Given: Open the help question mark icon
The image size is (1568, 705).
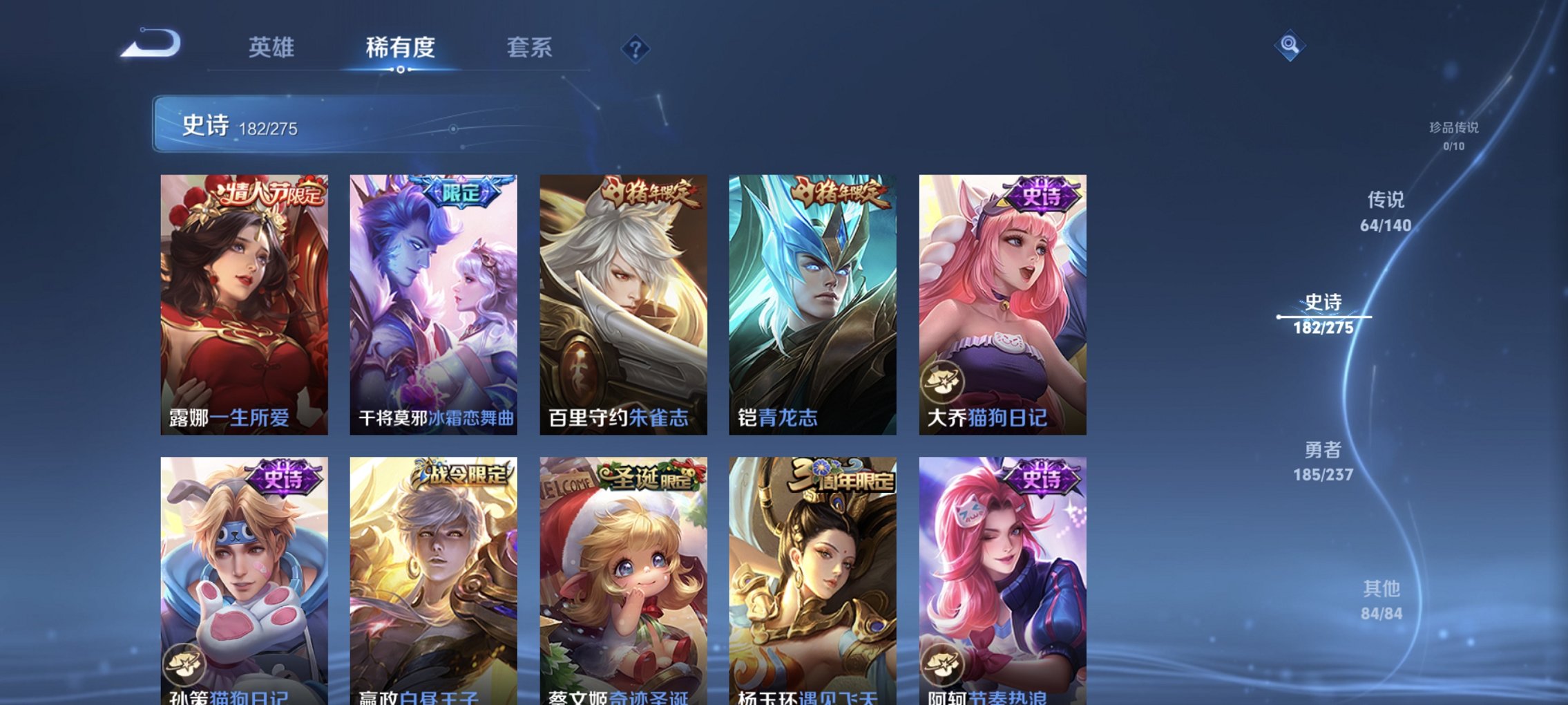Looking at the screenshot, I should click(635, 48).
